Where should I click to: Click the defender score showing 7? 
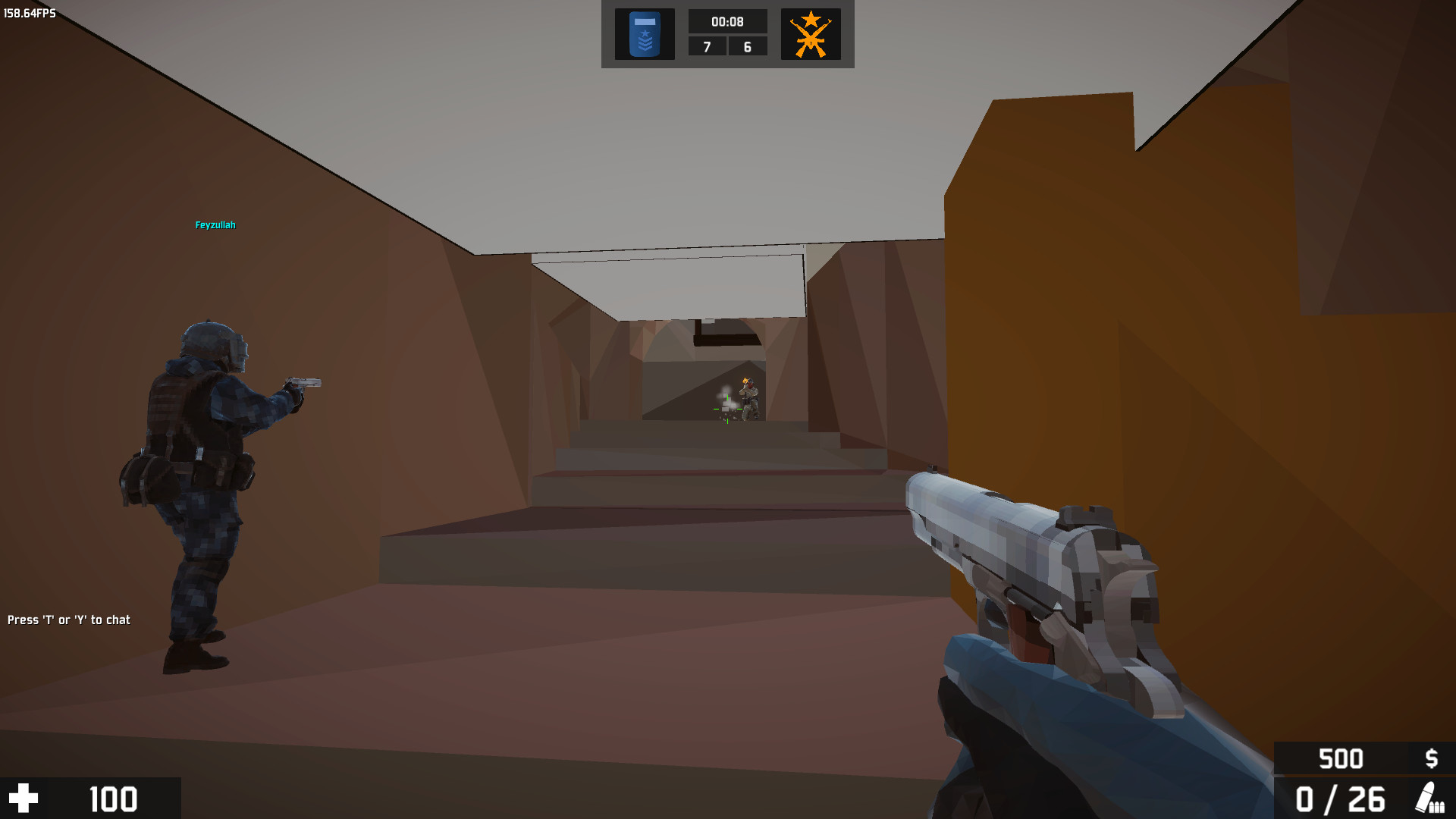[x=708, y=46]
